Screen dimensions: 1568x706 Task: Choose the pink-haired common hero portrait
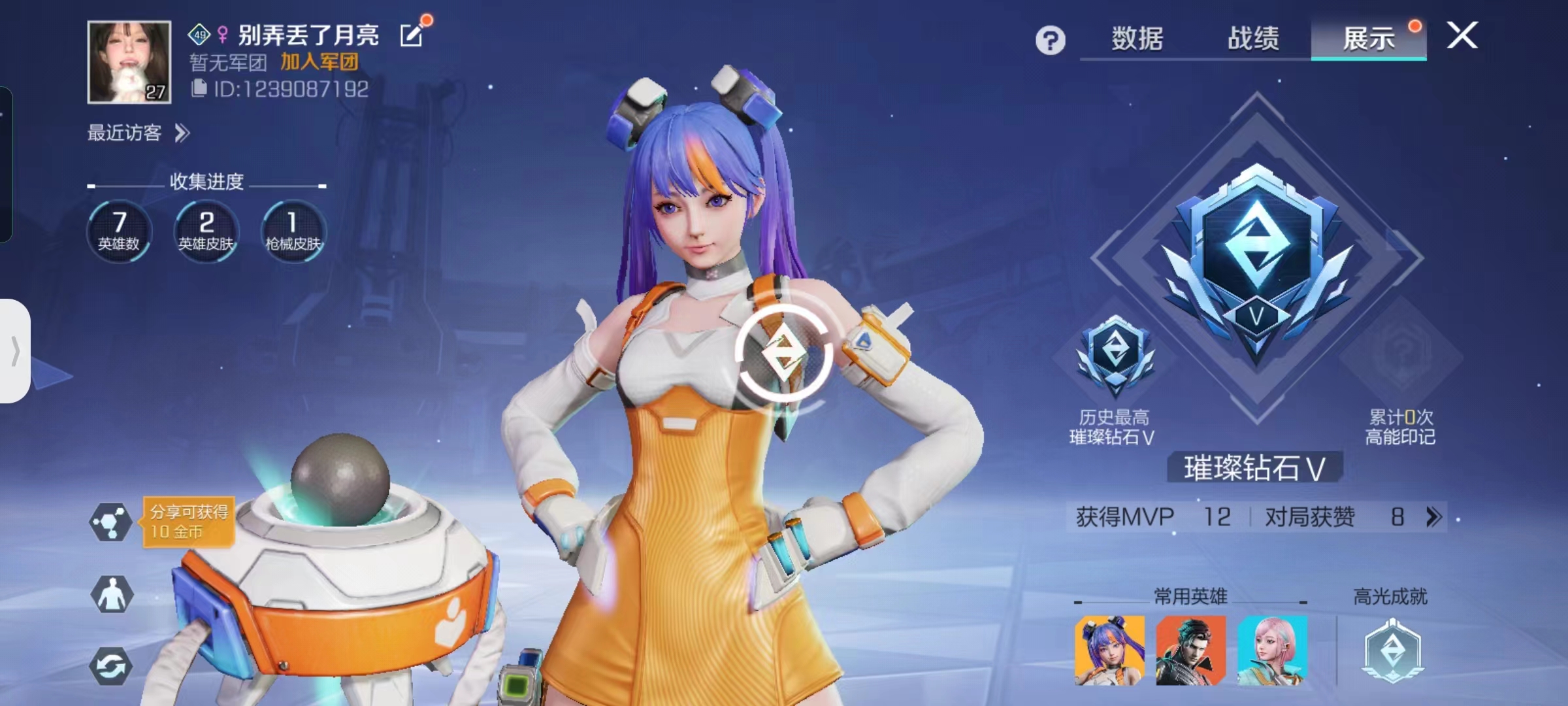[1272, 650]
